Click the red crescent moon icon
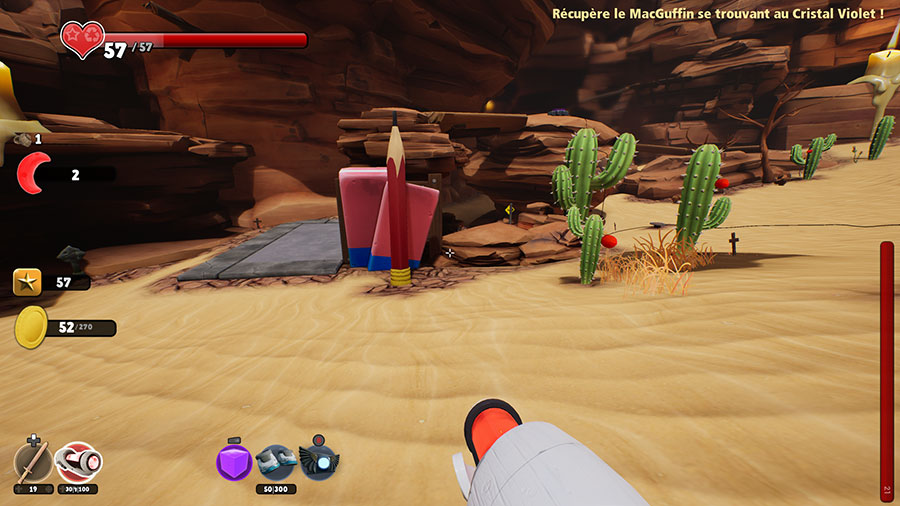This screenshot has height=506, width=900. 36,174
